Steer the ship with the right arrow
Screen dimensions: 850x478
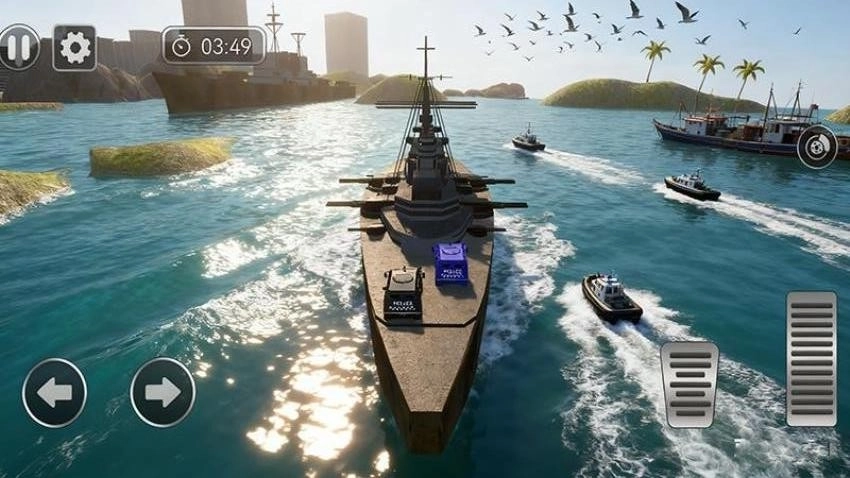[163, 392]
